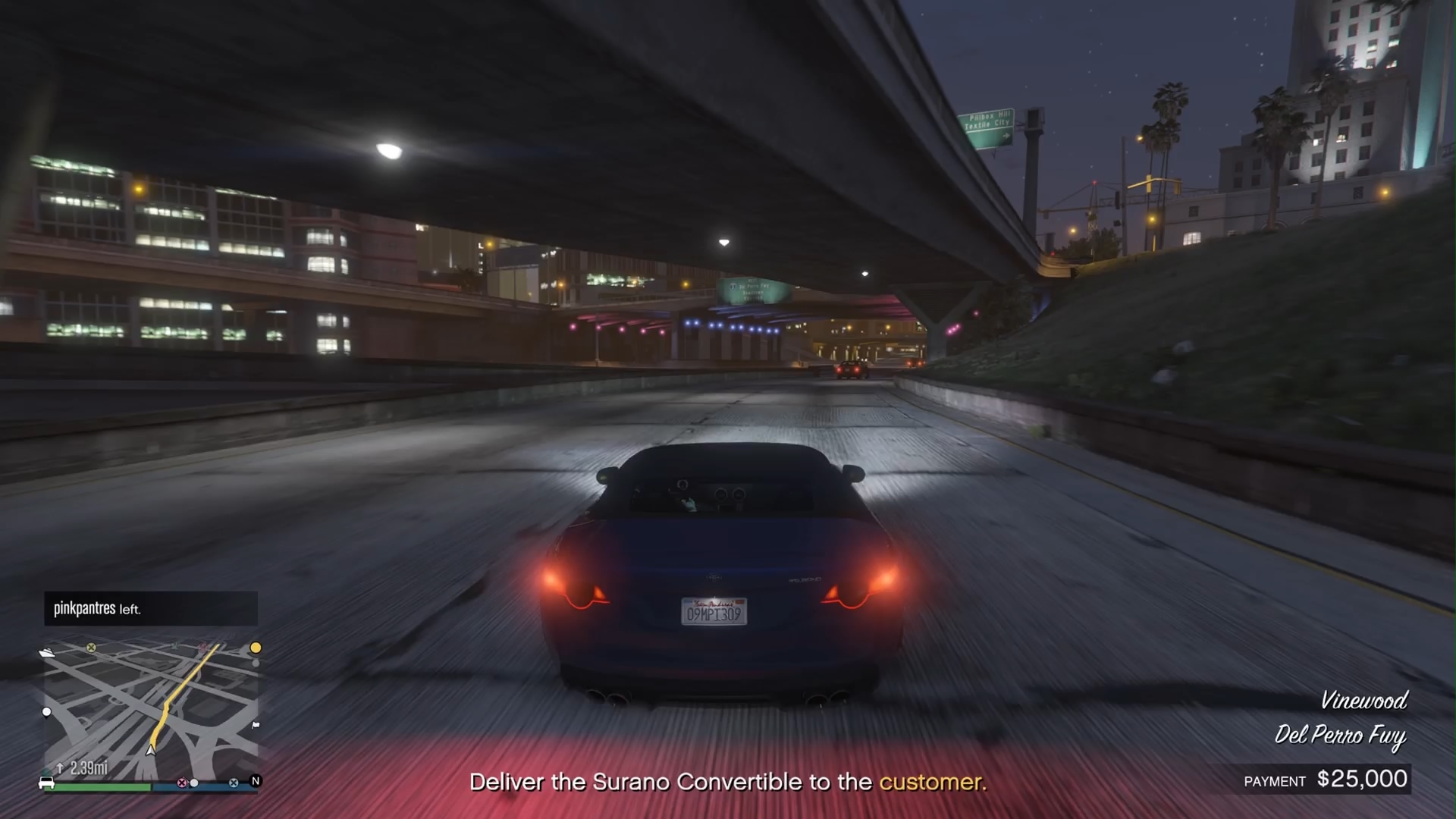This screenshot has width=1456, height=819.
Task: Click the North compass marker on minimap
Action: [x=256, y=780]
